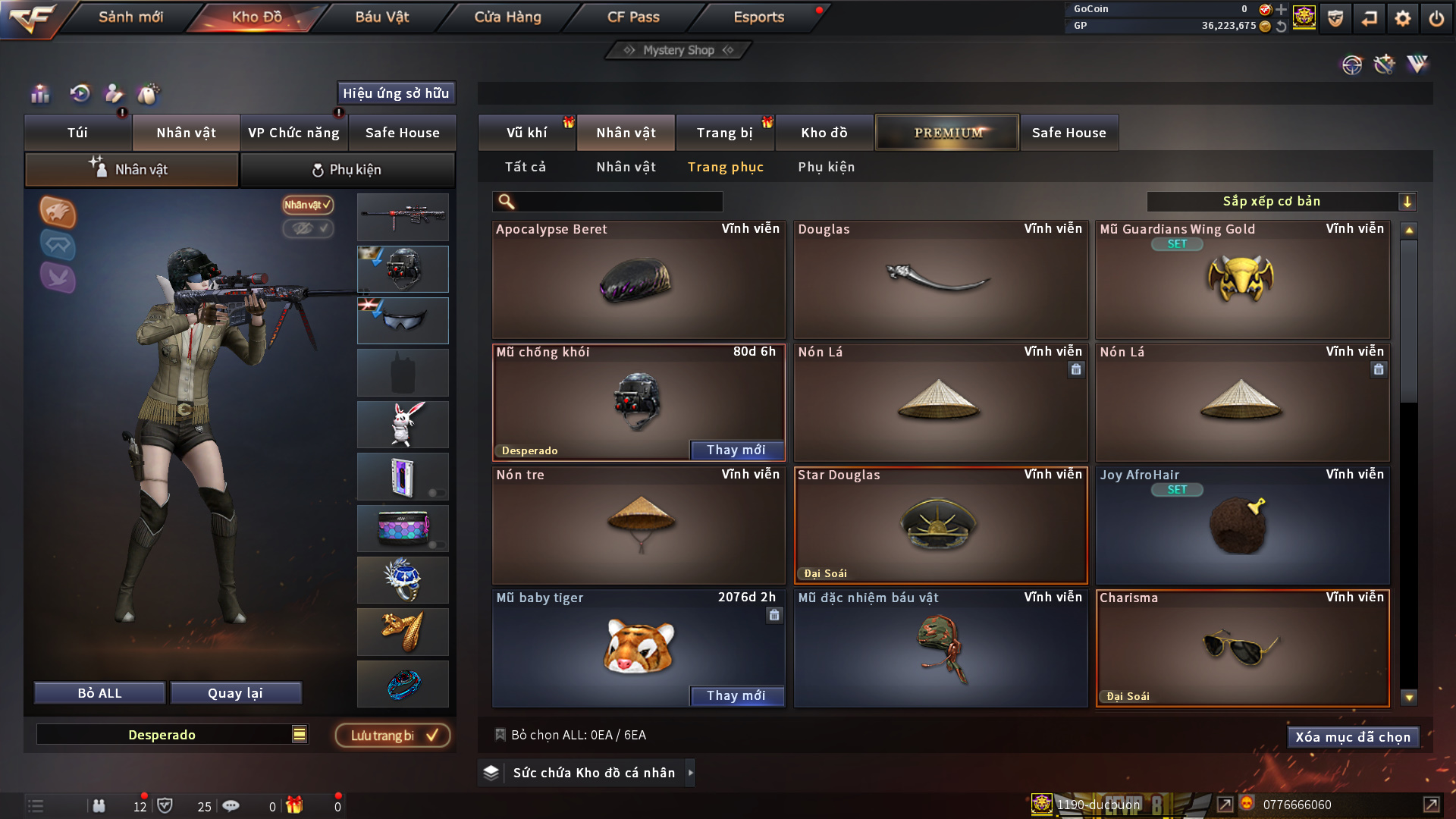This screenshot has height=819, width=1456.
Task: Show the Phụ kiện sub-category
Action: [826, 167]
